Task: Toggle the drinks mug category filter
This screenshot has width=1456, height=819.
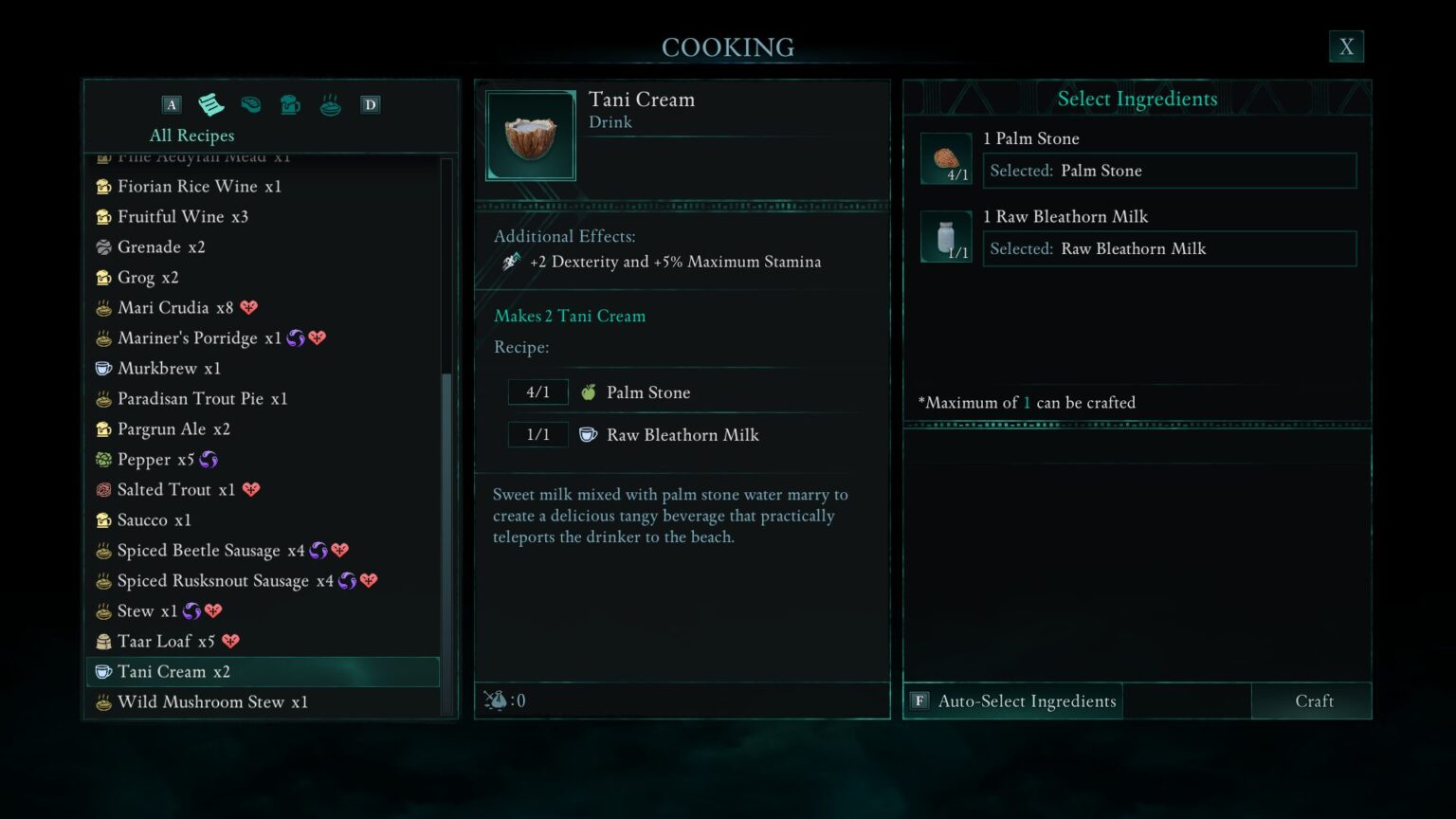Action: click(290, 104)
